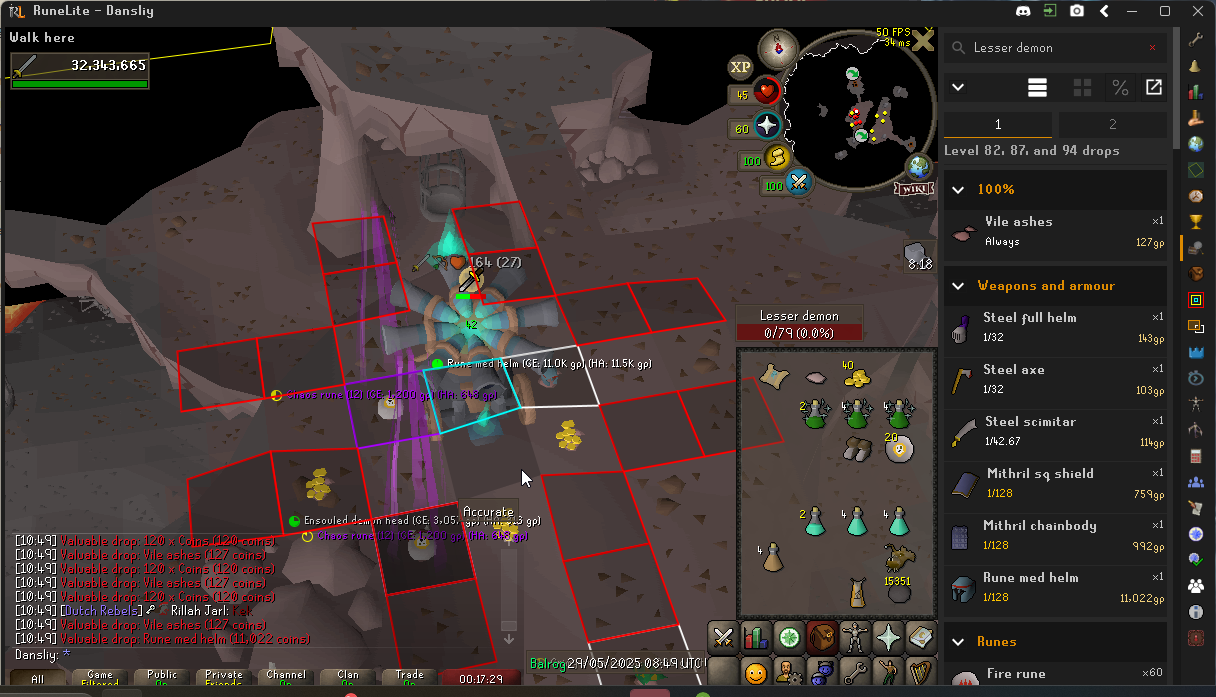Switch chat to the Public tab
Viewport: 1216px width, 697px height.
[x=162, y=678]
